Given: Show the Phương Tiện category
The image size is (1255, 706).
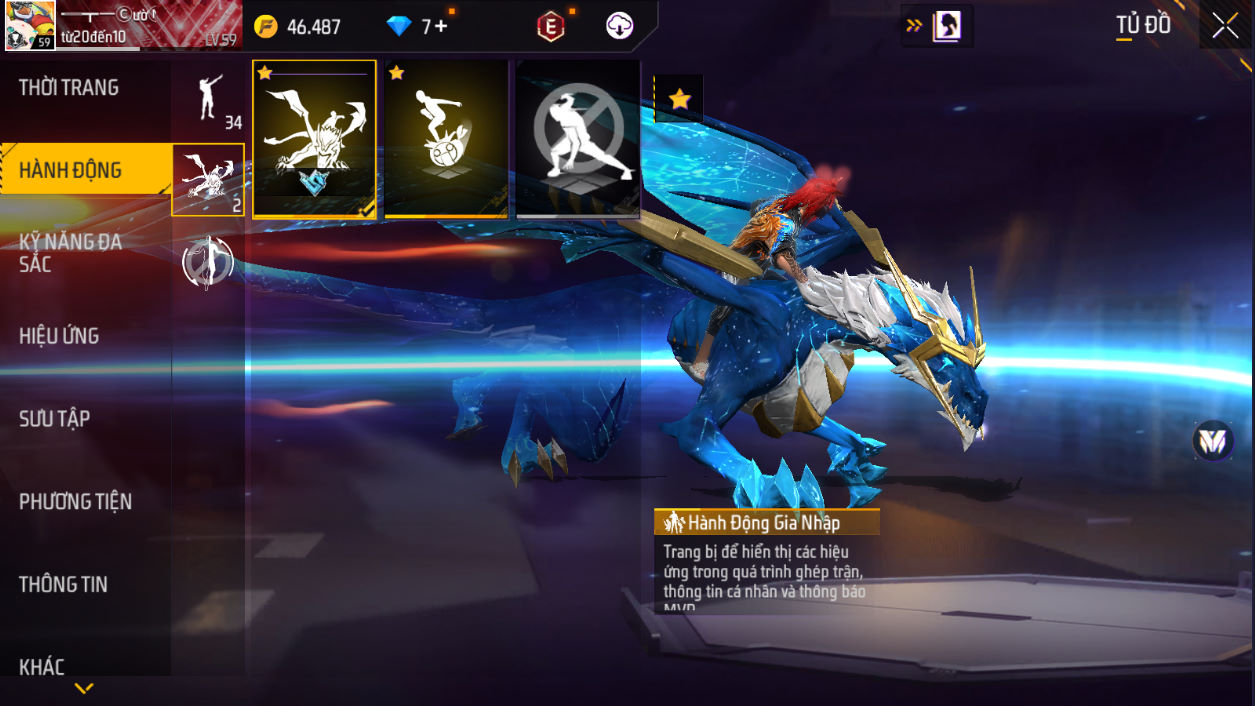Looking at the screenshot, I should pyautogui.click(x=76, y=501).
